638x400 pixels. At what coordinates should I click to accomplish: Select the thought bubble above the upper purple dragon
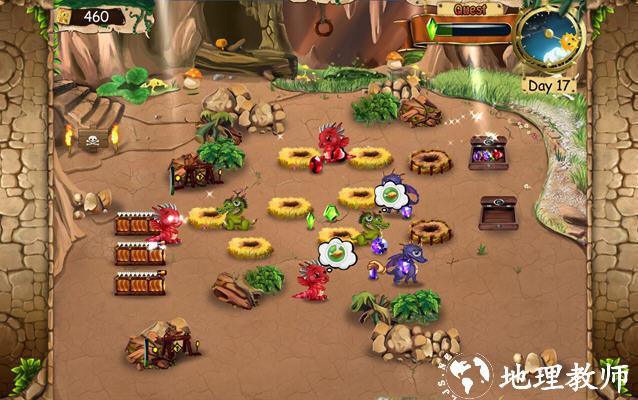click(x=387, y=194)
